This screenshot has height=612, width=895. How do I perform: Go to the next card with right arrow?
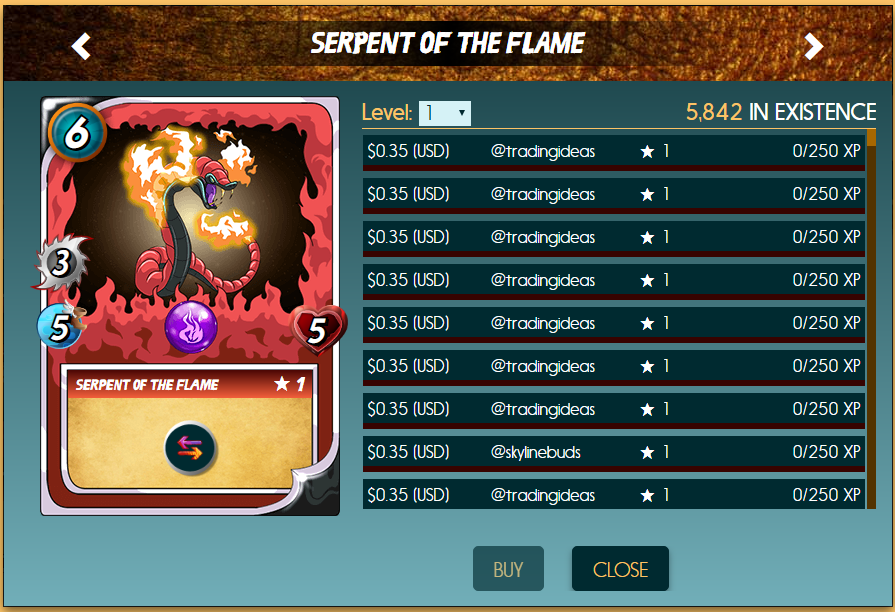click(814, 46)
